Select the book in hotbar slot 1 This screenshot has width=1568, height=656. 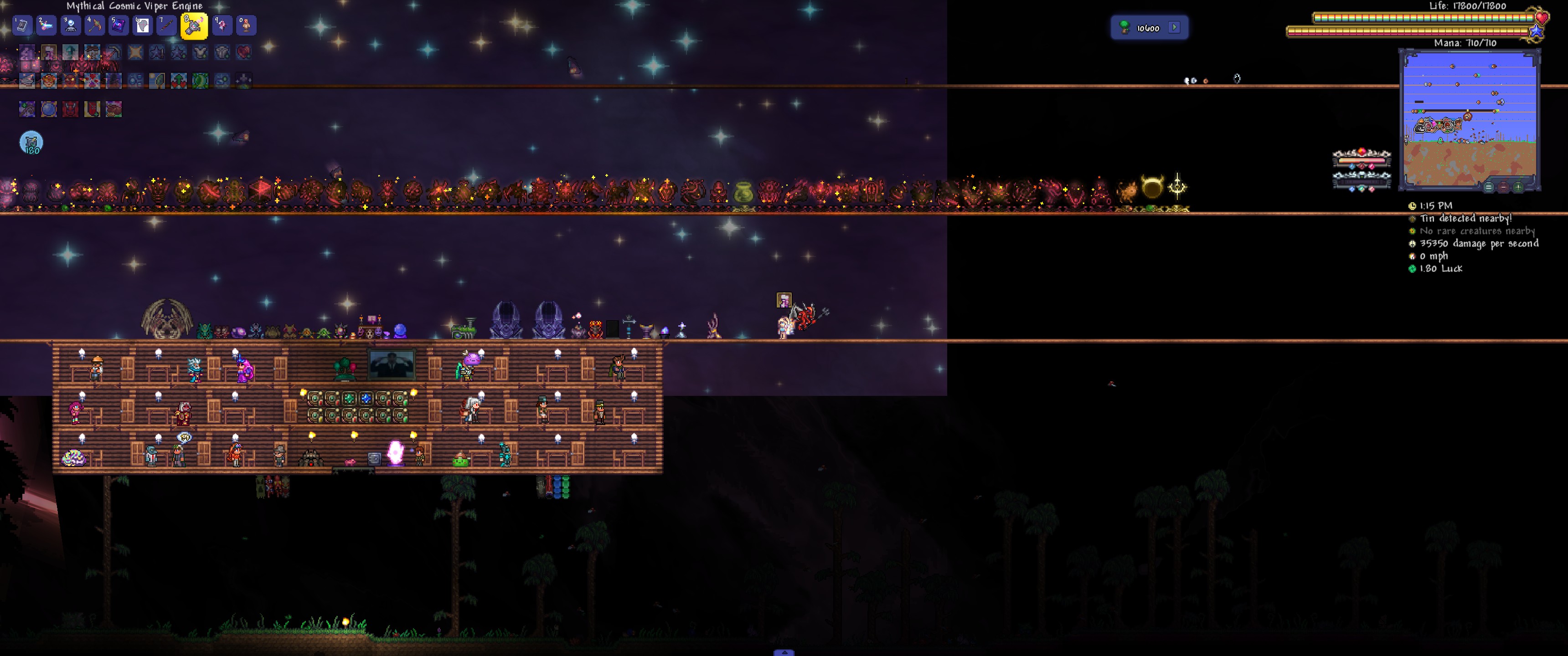[x=22, y=26]
